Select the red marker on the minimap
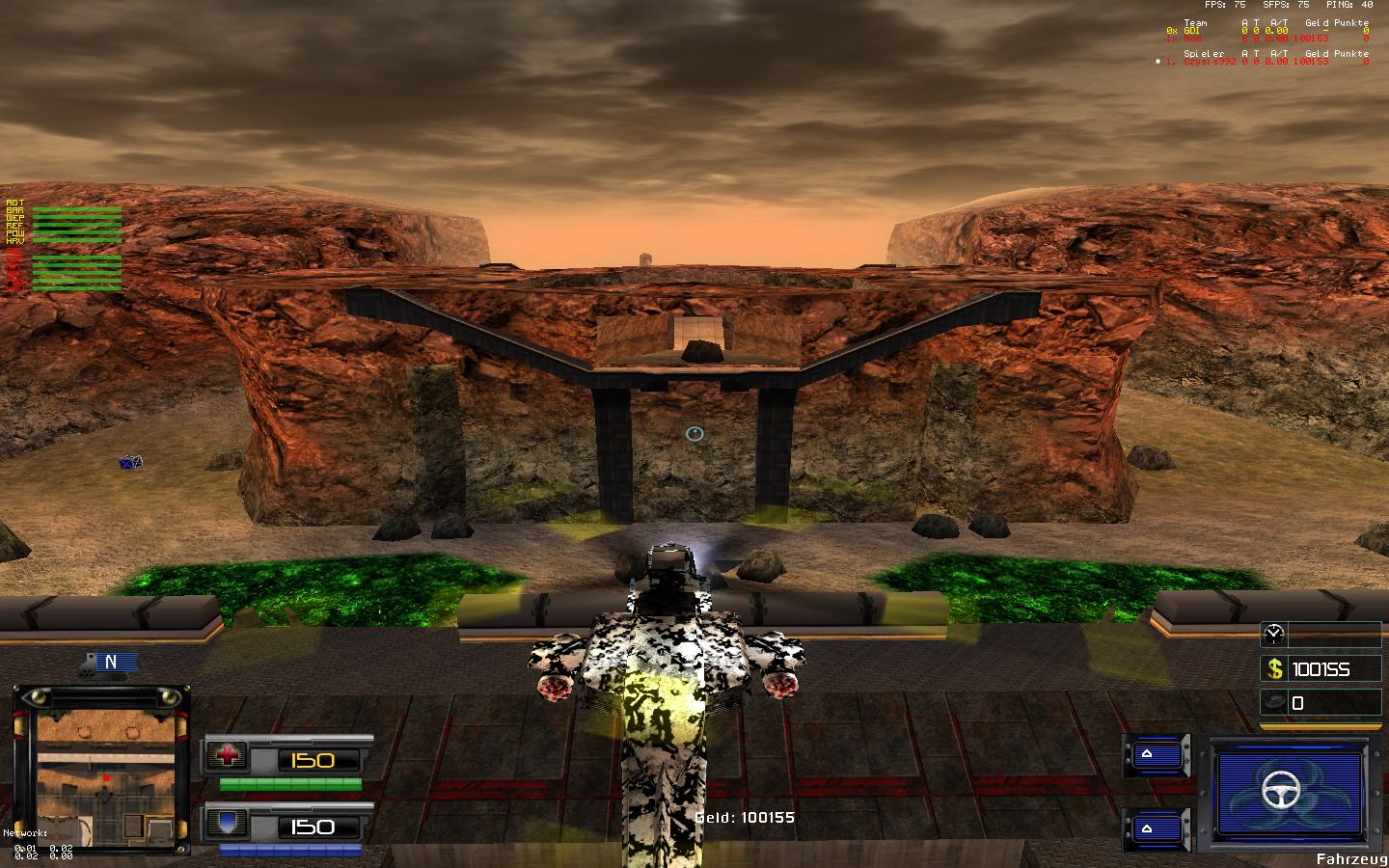The width and height of the screenshot is (1389, 868). [105, 776]
